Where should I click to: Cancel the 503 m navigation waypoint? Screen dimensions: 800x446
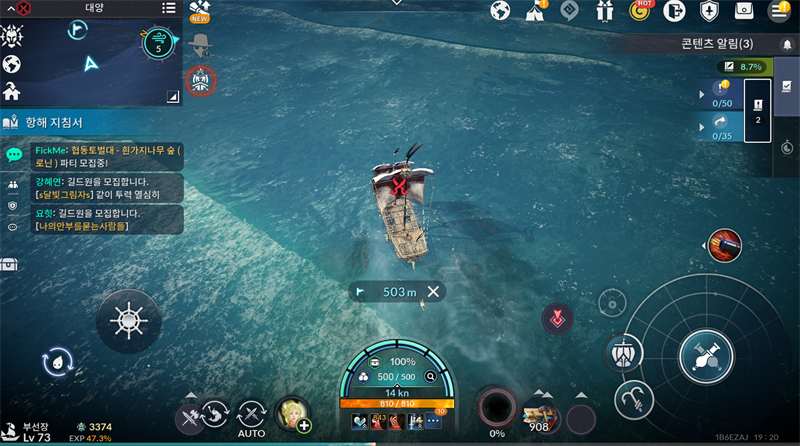point(433,292)
